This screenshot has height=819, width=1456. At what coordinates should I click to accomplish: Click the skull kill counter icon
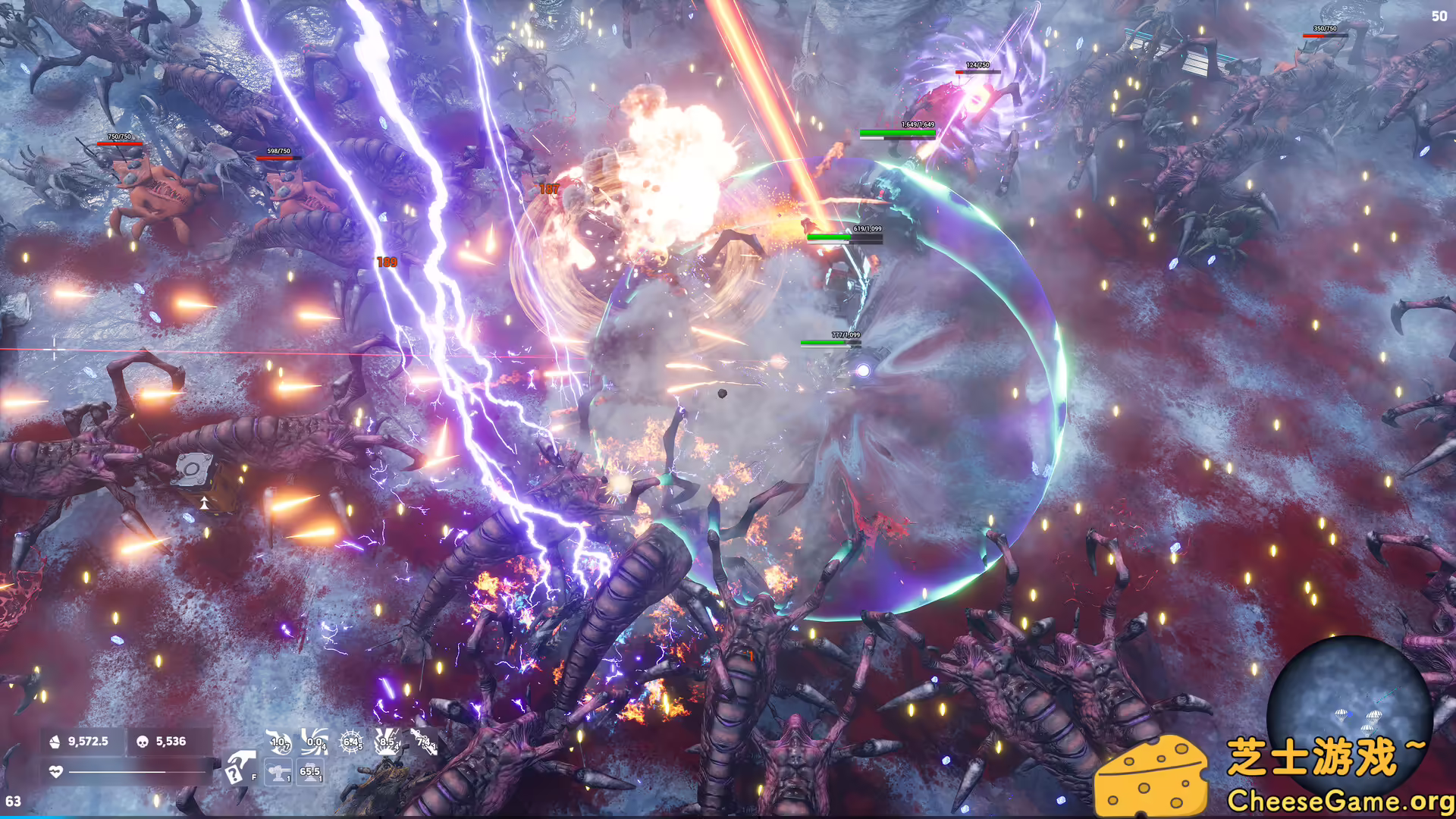[142, 741]
